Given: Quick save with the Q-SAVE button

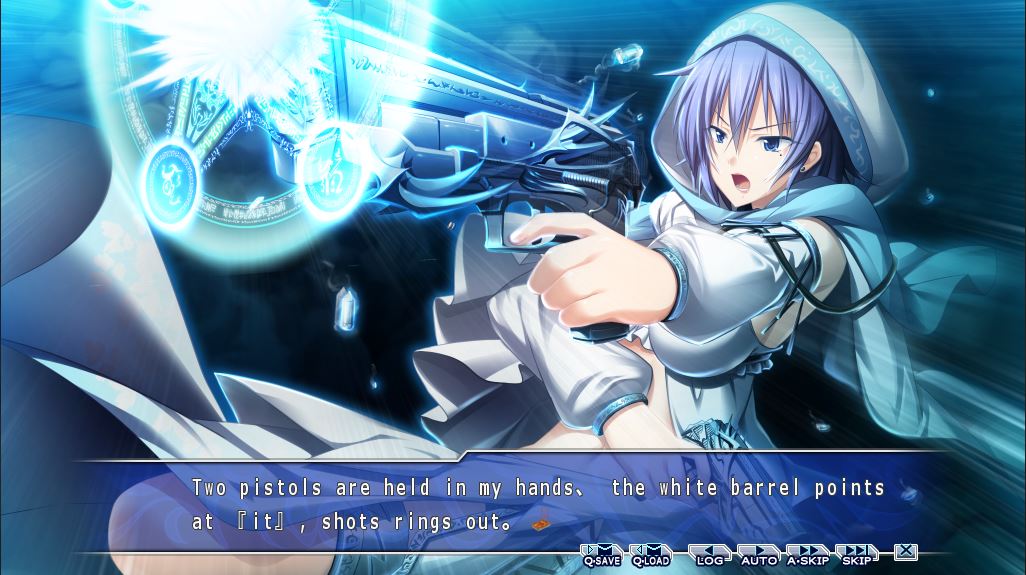Looking at the screenshot, I should (x=602, y=553).
